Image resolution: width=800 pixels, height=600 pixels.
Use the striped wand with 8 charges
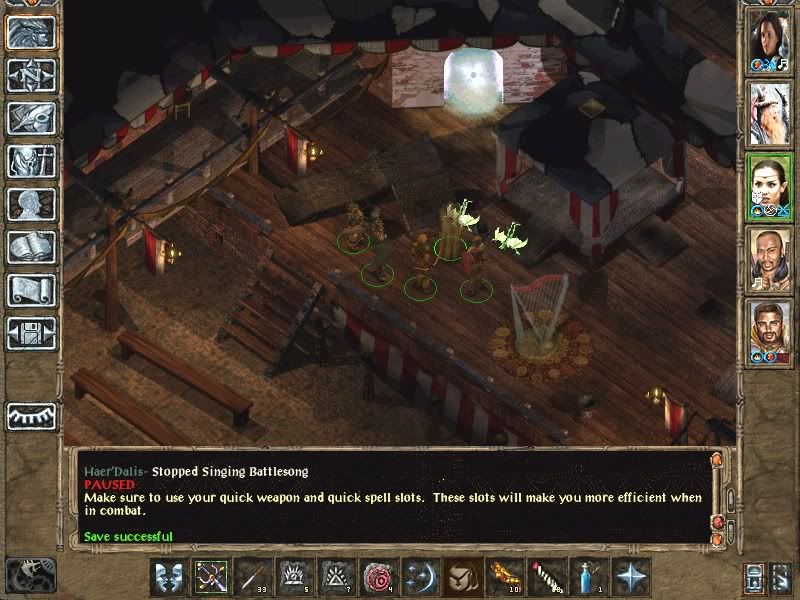pyautogui.click(x=545, y=577)
